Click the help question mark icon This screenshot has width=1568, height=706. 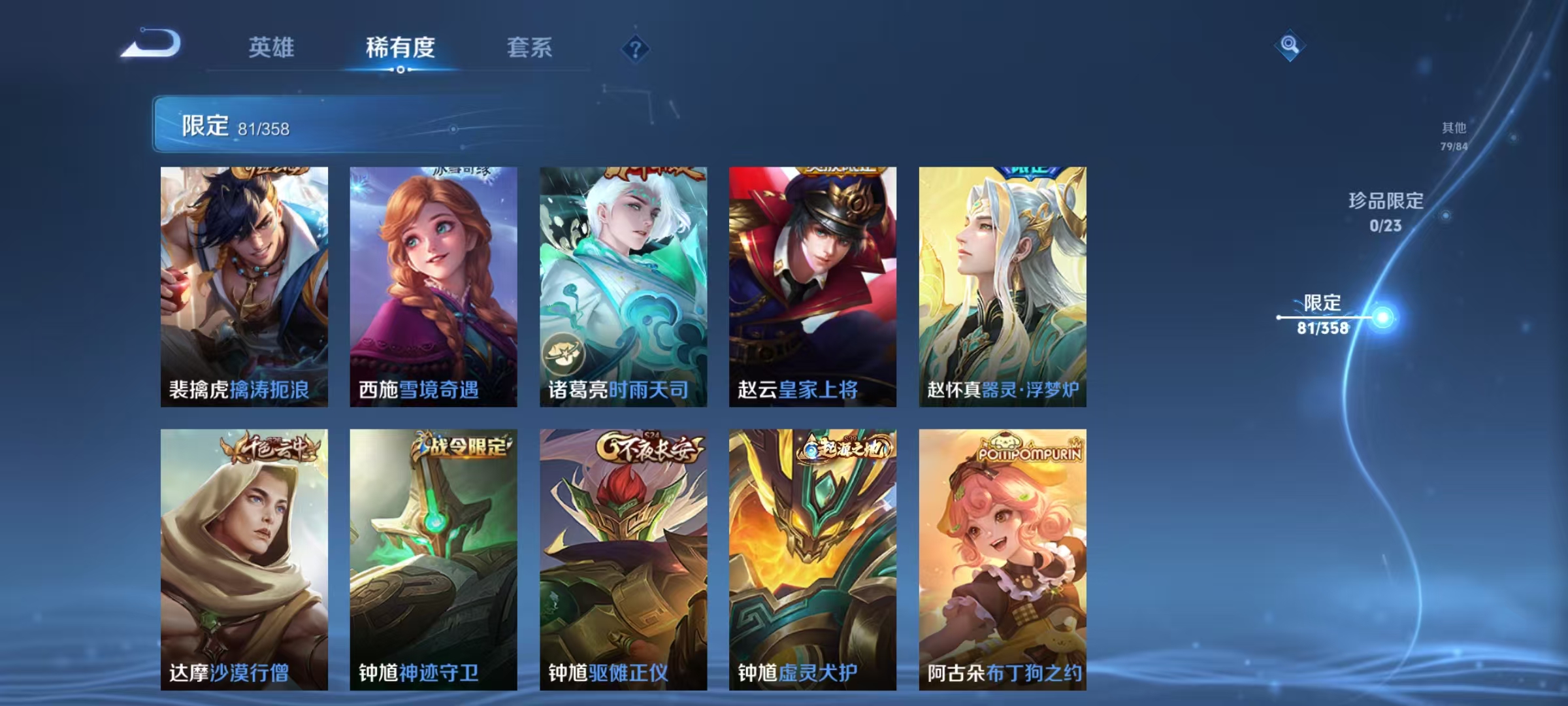636,49
